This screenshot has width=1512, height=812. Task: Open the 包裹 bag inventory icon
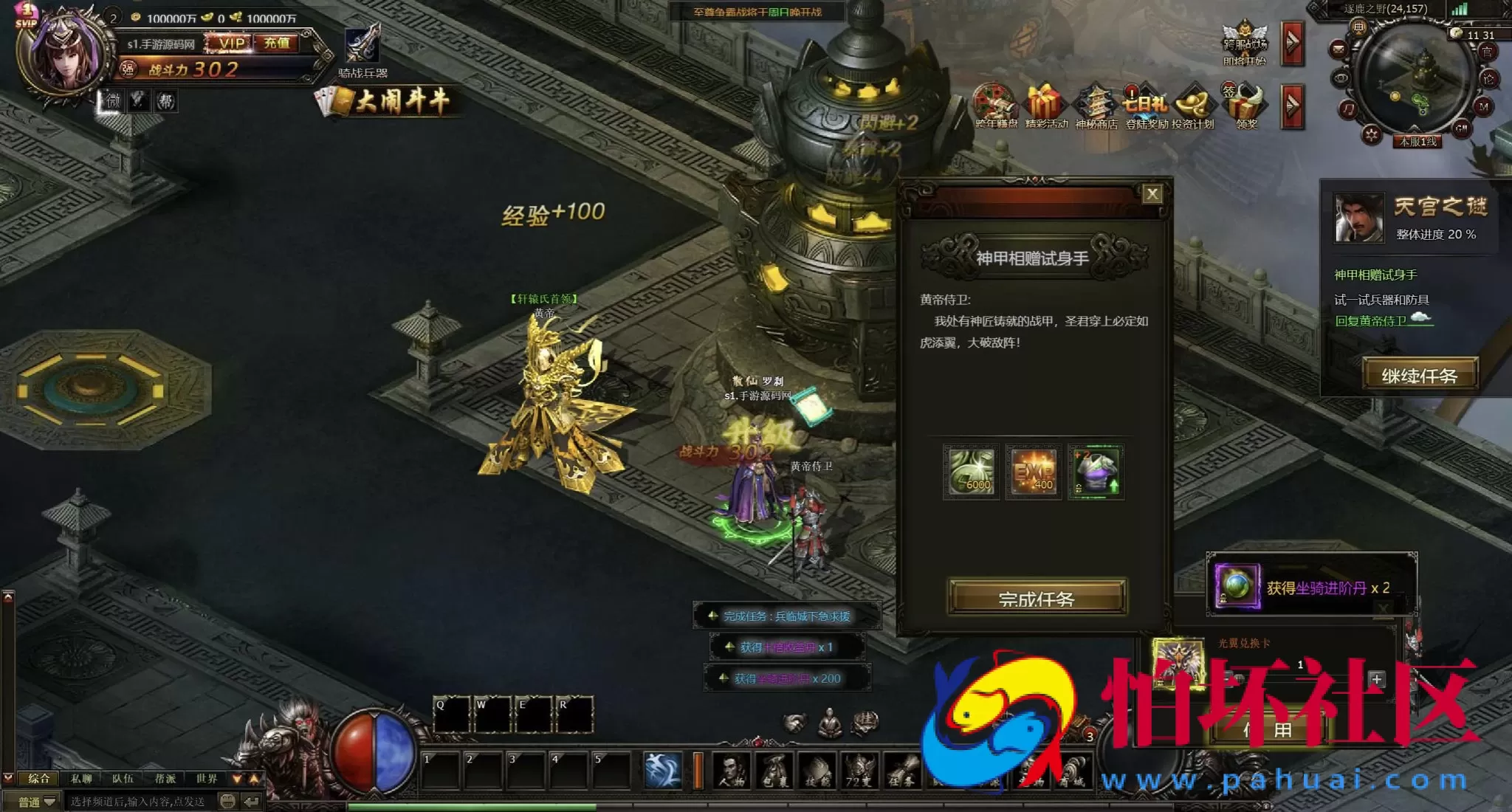[x=774, y=771]
